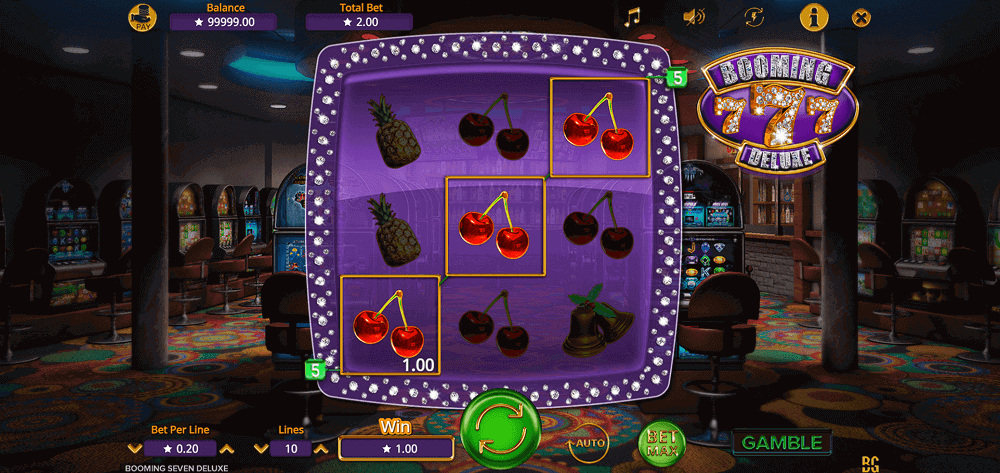Toggle the music note icon
Screen dimensions: 1000x473
(x=631, y=17)
